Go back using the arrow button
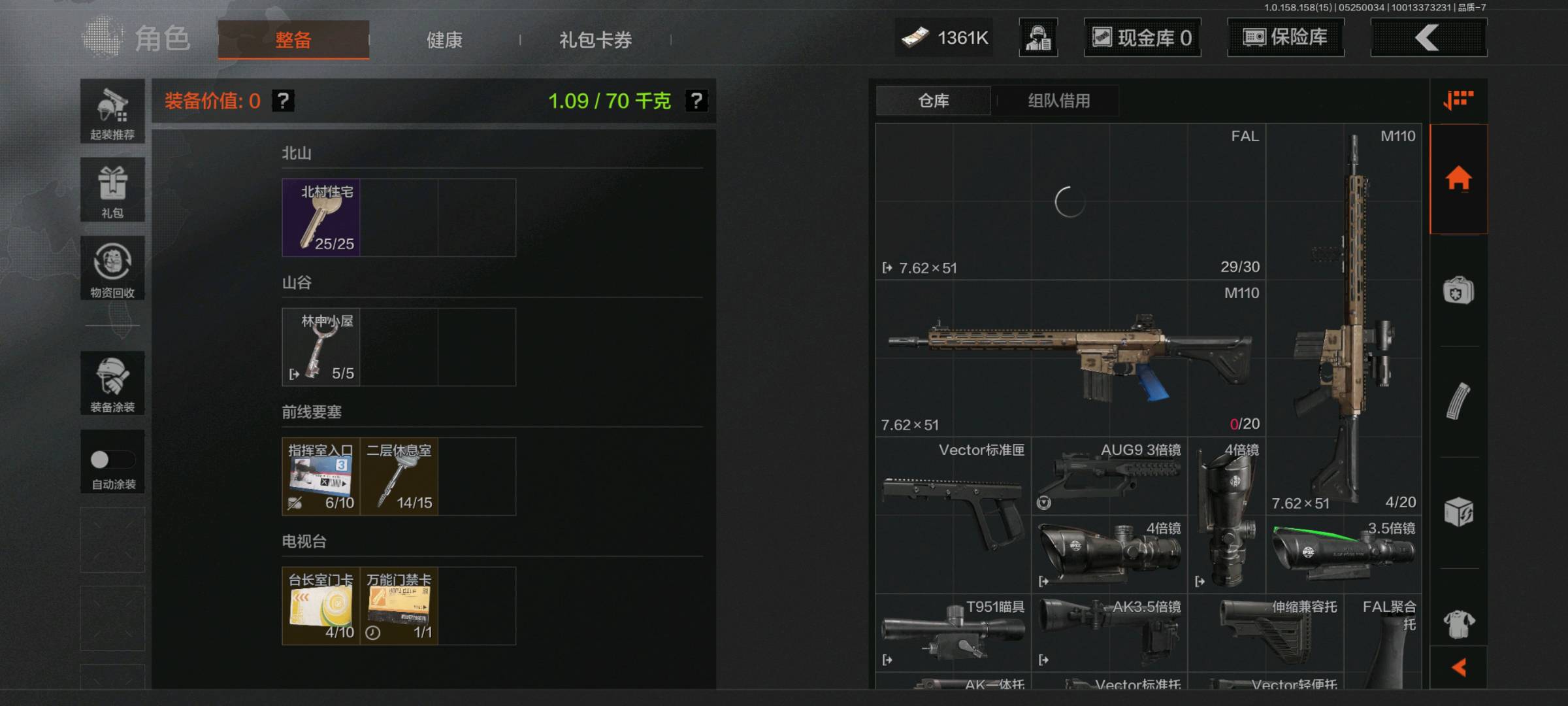This screenshot has width=1568, height=706. coord(1428,38)
